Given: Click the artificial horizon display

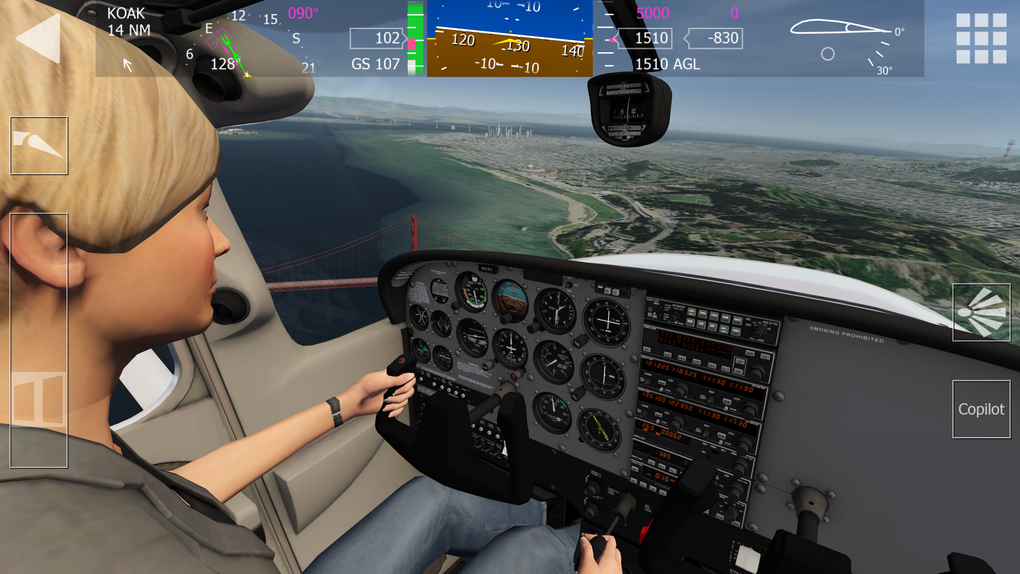Looking at the screenshot, I should tap(509, 38).
